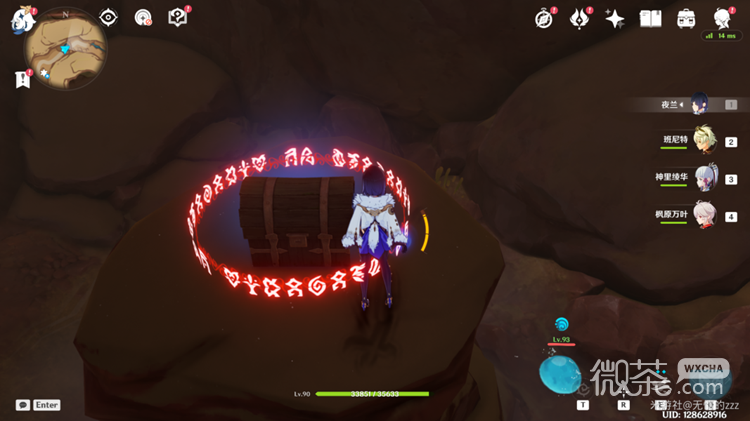This screenshot has width=750, height=421.
Task: Open the circular minimap
Action: pyautogui.click(x=66, y=50)
